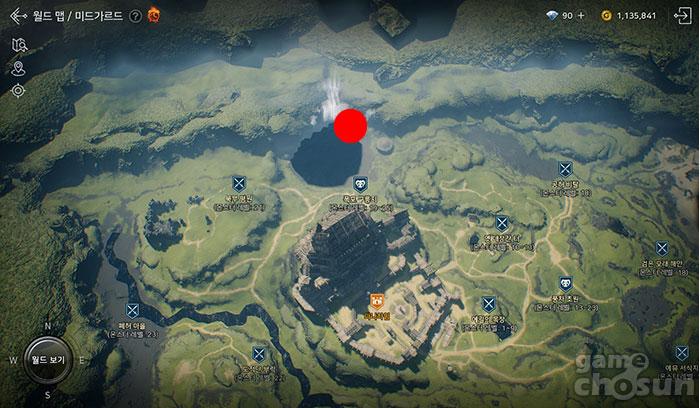This screenshot has width=700, height=408.
Task: Open the 풍치 초원 bear marker
Action: point(565,283)
